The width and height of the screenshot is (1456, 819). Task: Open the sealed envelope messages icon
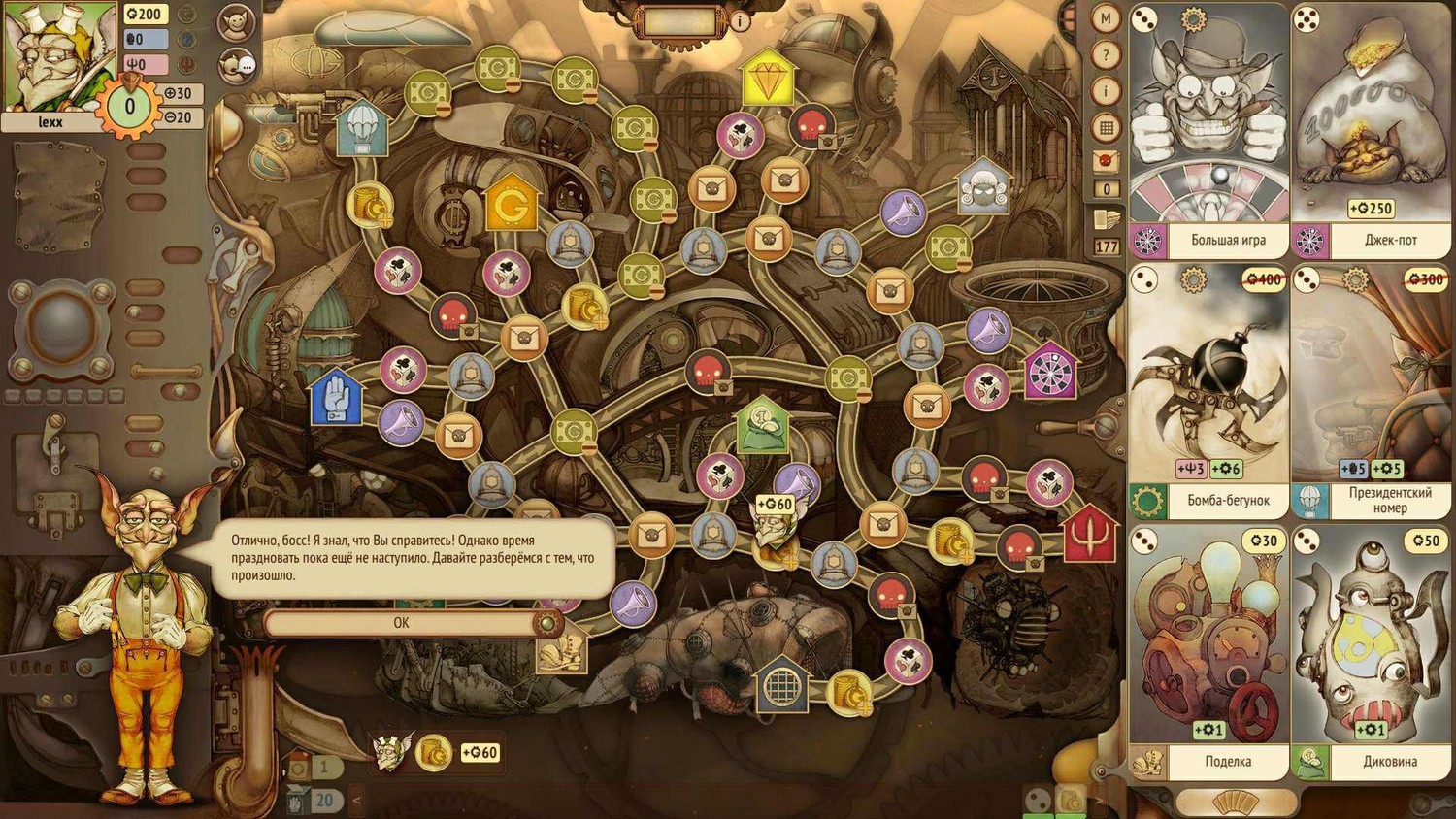point(1106,161)
